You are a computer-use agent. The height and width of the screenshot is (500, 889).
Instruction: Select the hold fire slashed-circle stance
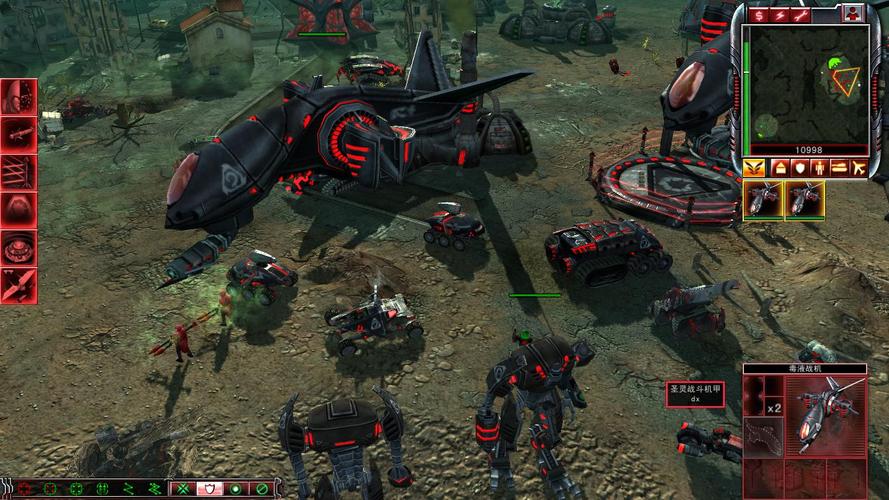[x=262, y=489]
